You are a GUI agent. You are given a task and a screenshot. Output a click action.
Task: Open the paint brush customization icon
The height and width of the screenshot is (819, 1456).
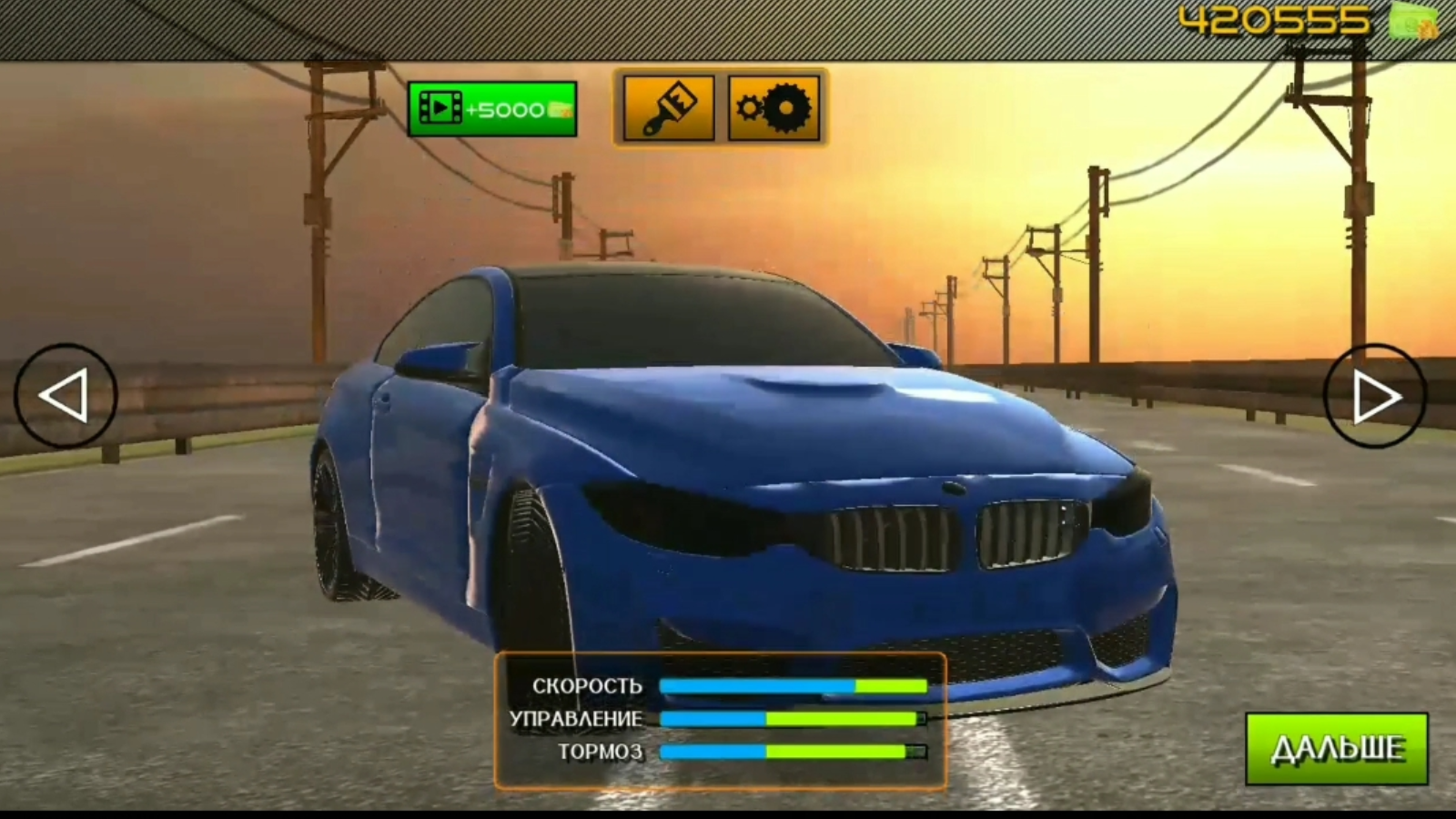pyautogui.click(x=669, y=106)
